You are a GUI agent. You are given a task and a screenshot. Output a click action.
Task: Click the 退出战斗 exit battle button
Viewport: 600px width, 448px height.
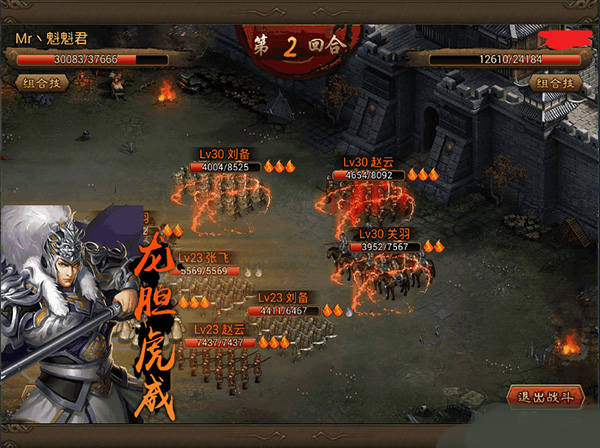point(544,397)
